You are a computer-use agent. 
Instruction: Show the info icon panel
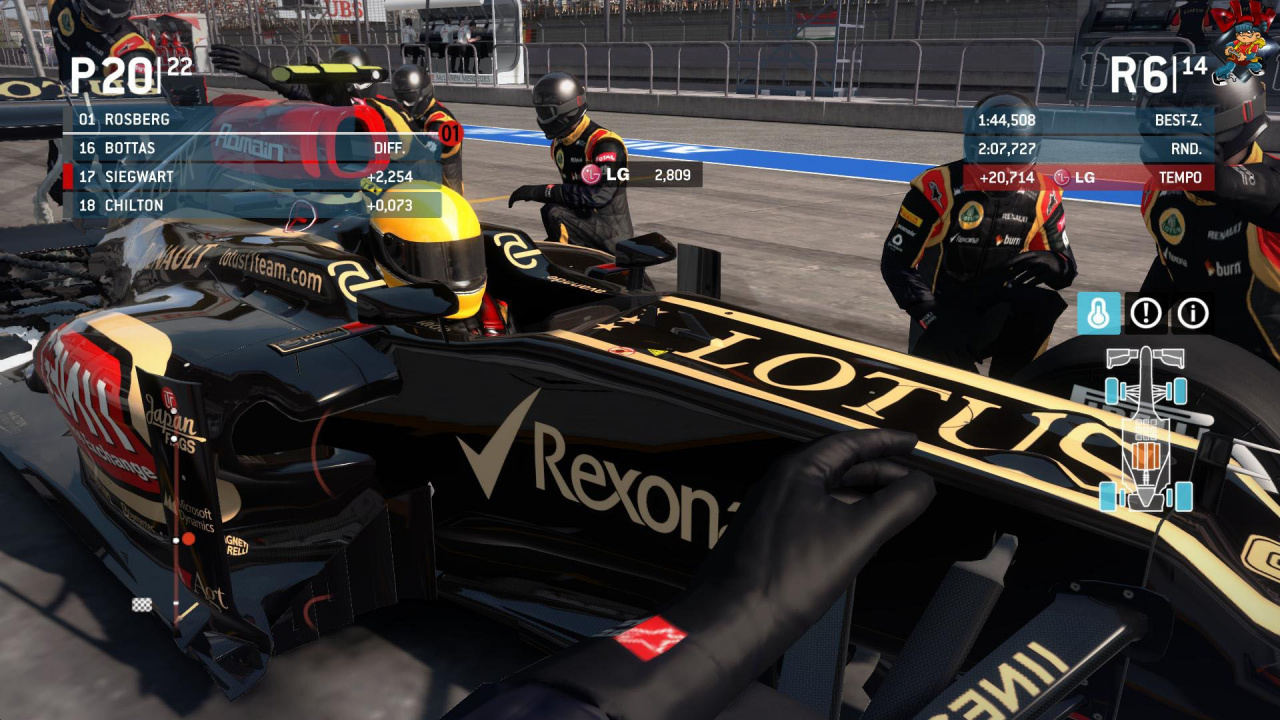[1192, 314]
